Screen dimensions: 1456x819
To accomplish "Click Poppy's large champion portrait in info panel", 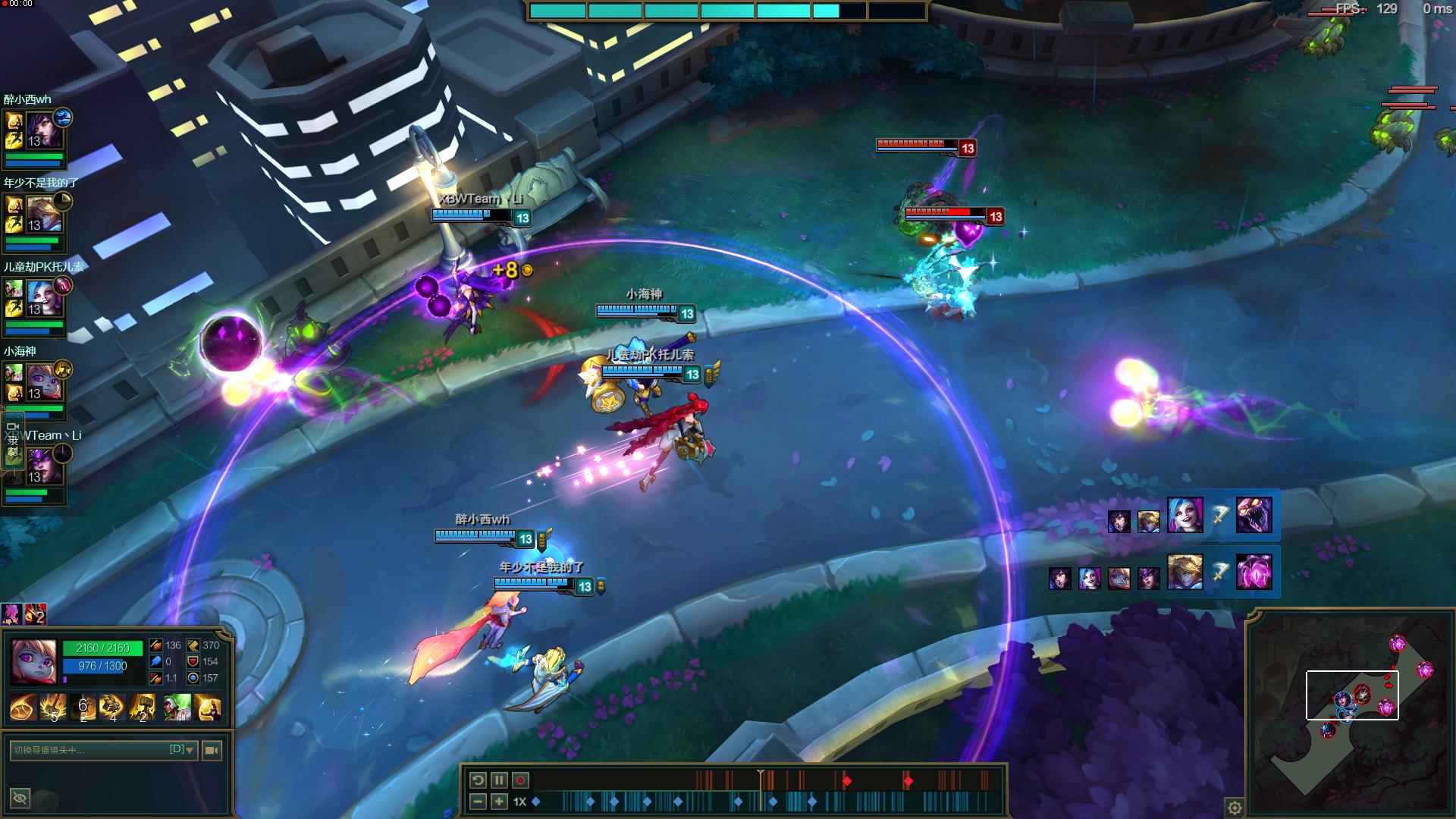I will (x=33, y=661).
